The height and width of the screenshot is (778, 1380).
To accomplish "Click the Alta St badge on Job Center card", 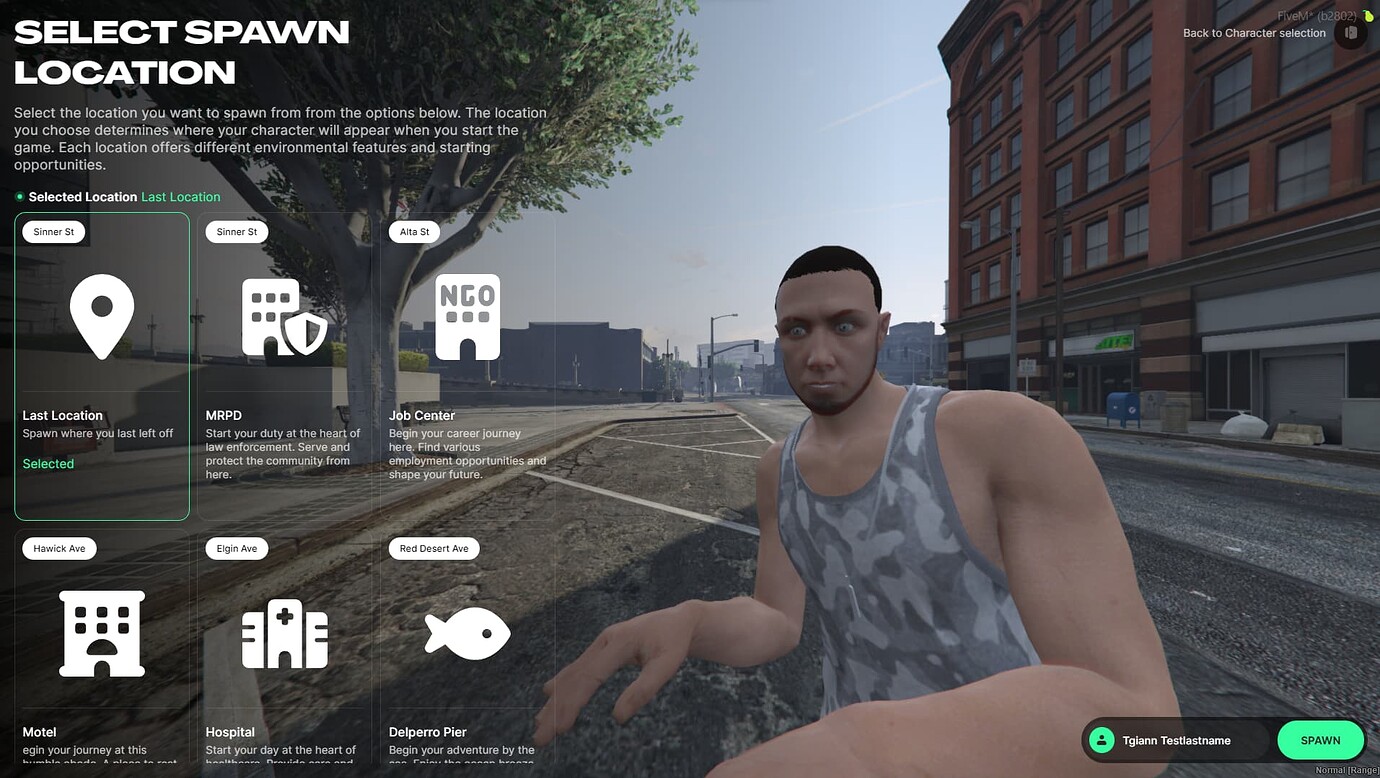I will 413,231.
